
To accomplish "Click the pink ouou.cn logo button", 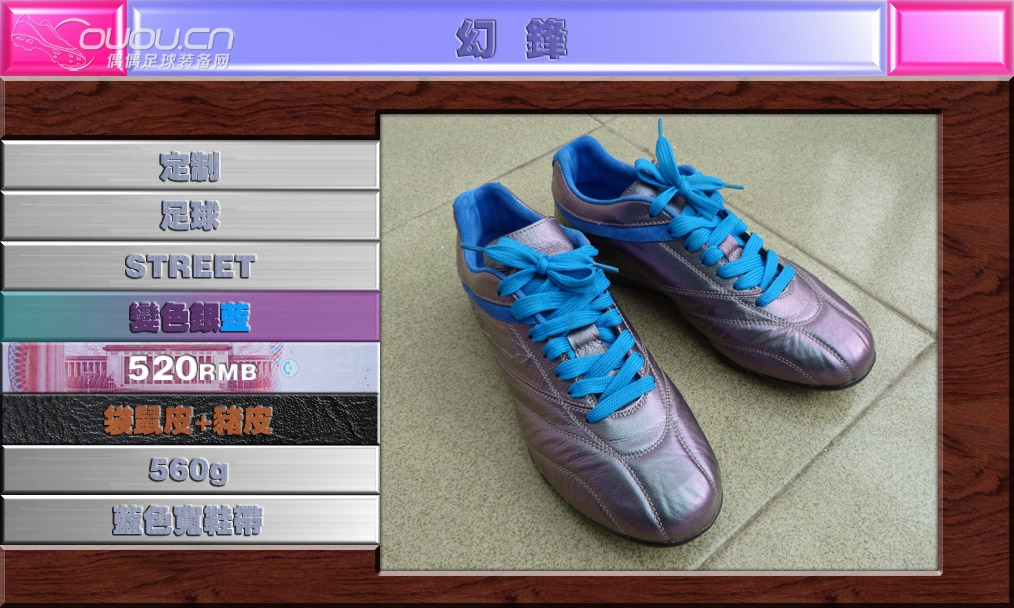I will pyautogui.click(x=63, y=40).
